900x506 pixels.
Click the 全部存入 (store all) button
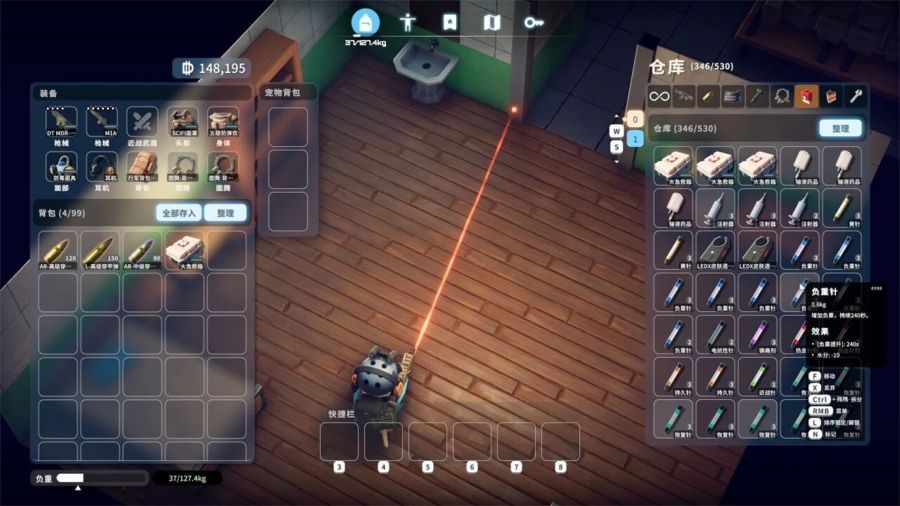pyautogui.click(x=178, y=213)
